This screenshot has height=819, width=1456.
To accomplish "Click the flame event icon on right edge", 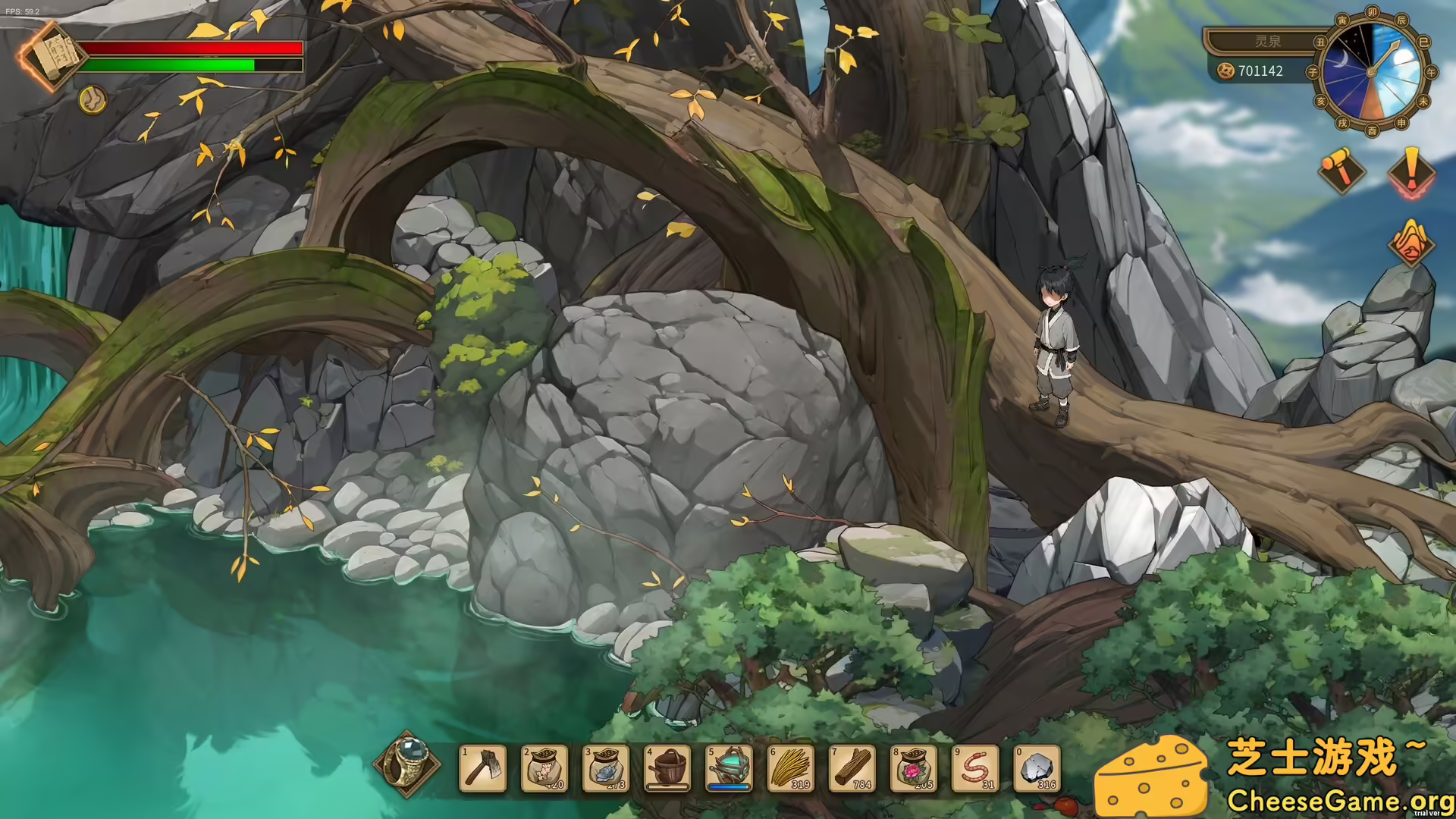I will 1410,244.
